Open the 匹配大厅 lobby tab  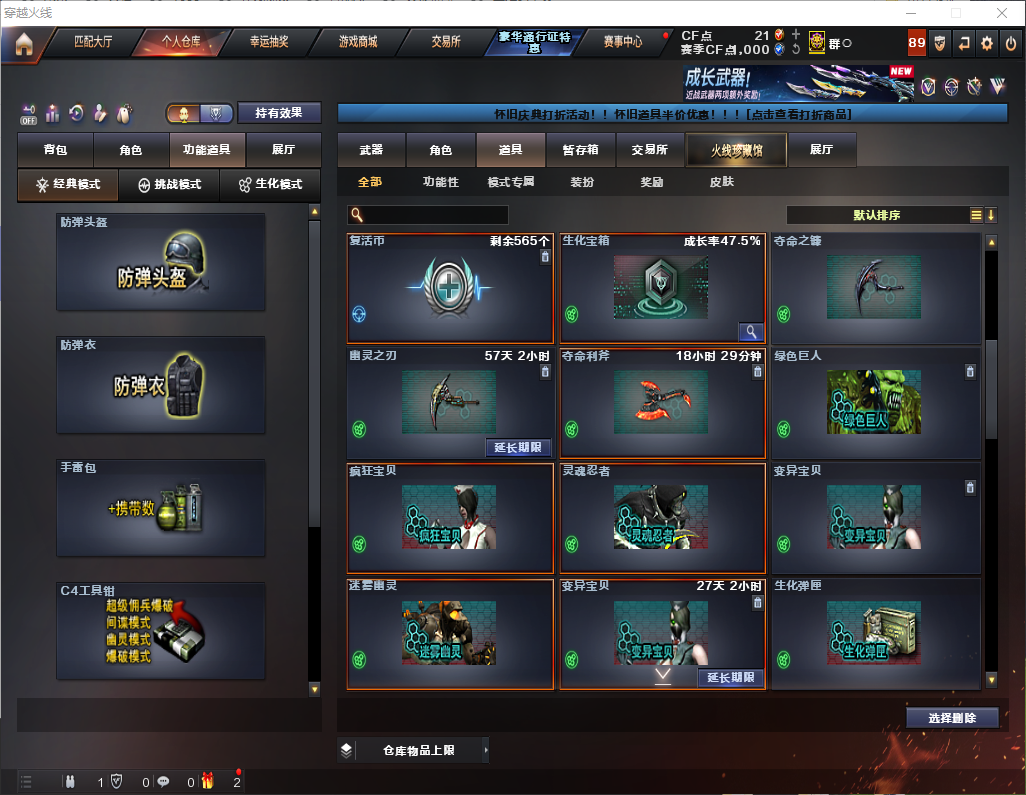coord(95,42)
